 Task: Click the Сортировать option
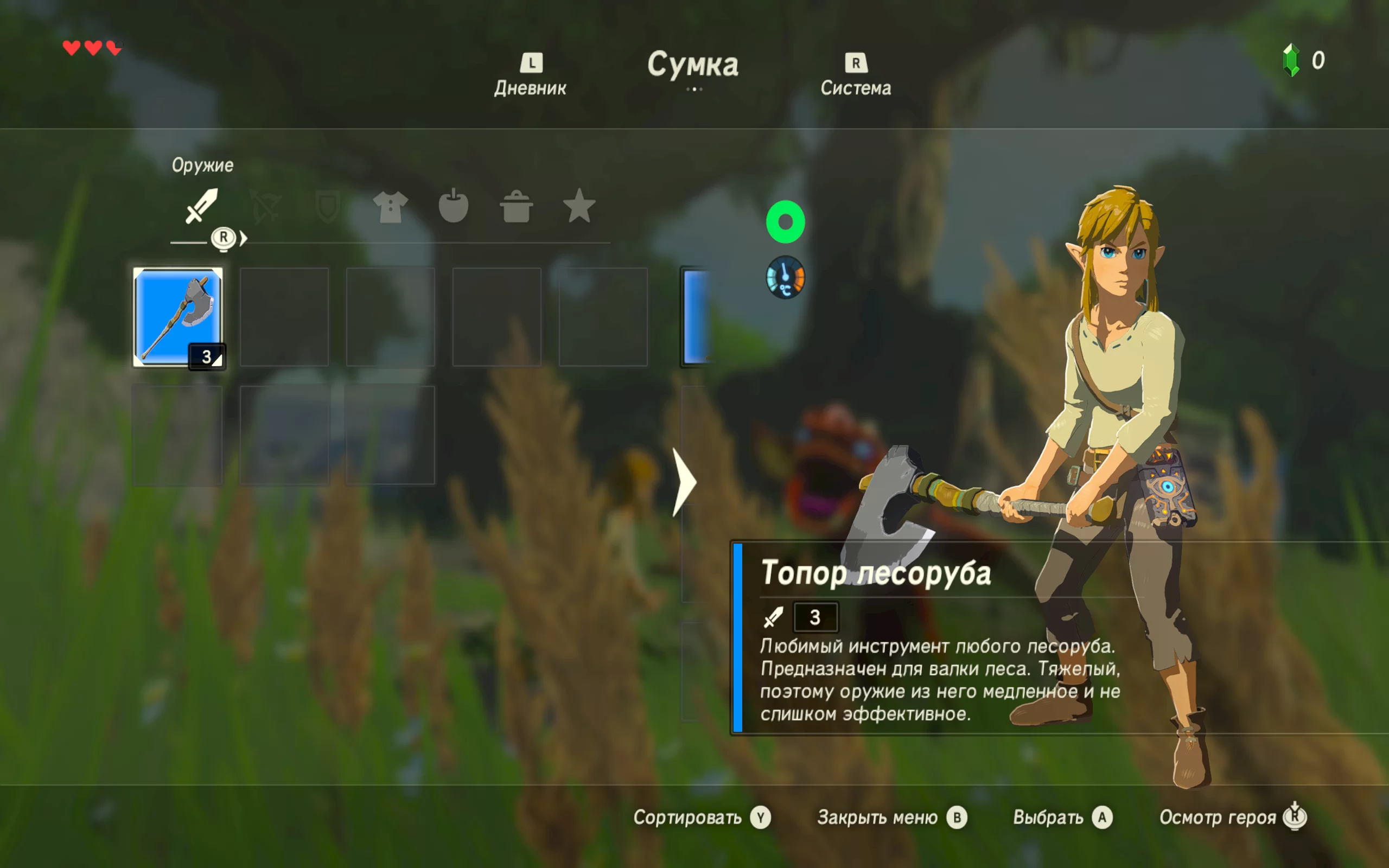(x=702, y=817)
